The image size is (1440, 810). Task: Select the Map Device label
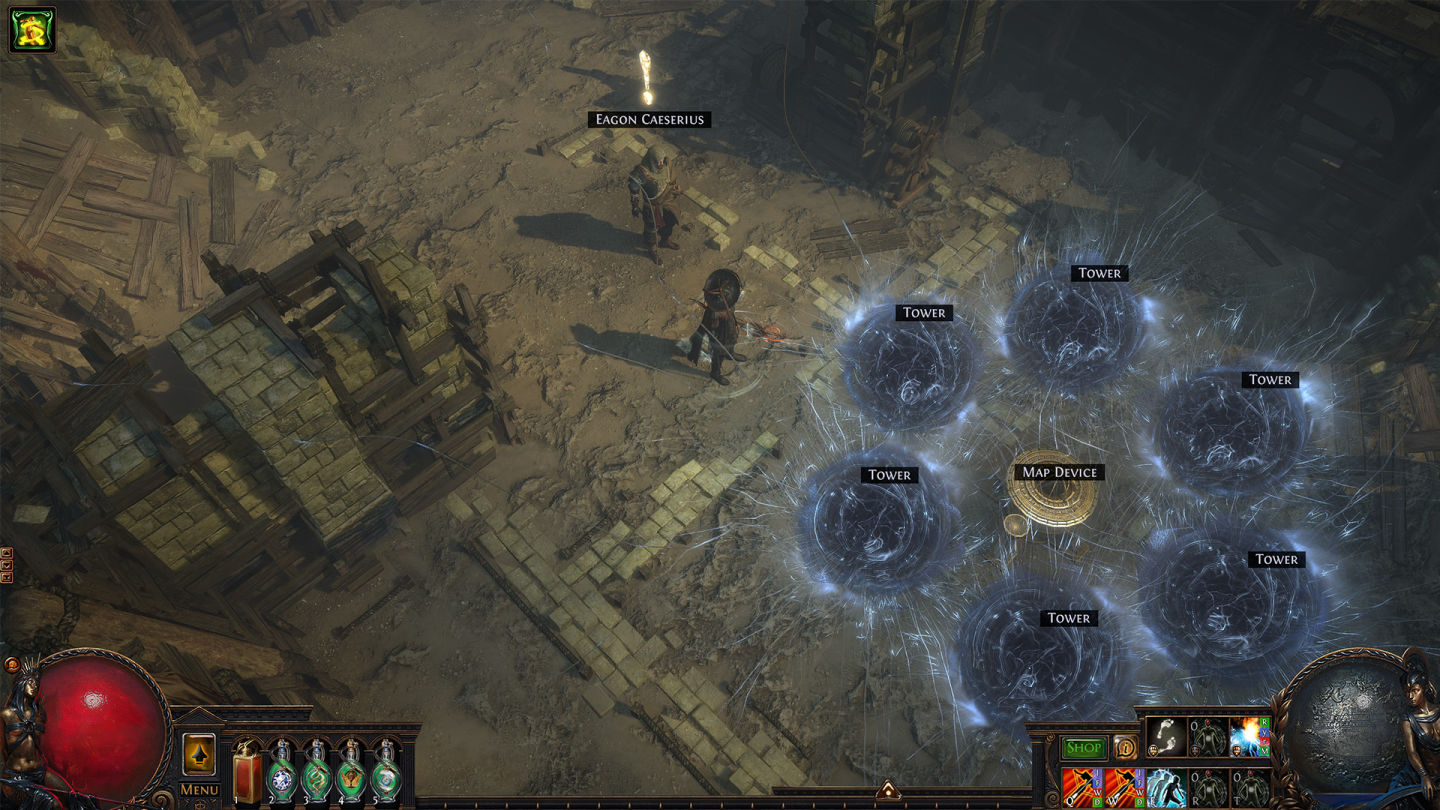1059,472
